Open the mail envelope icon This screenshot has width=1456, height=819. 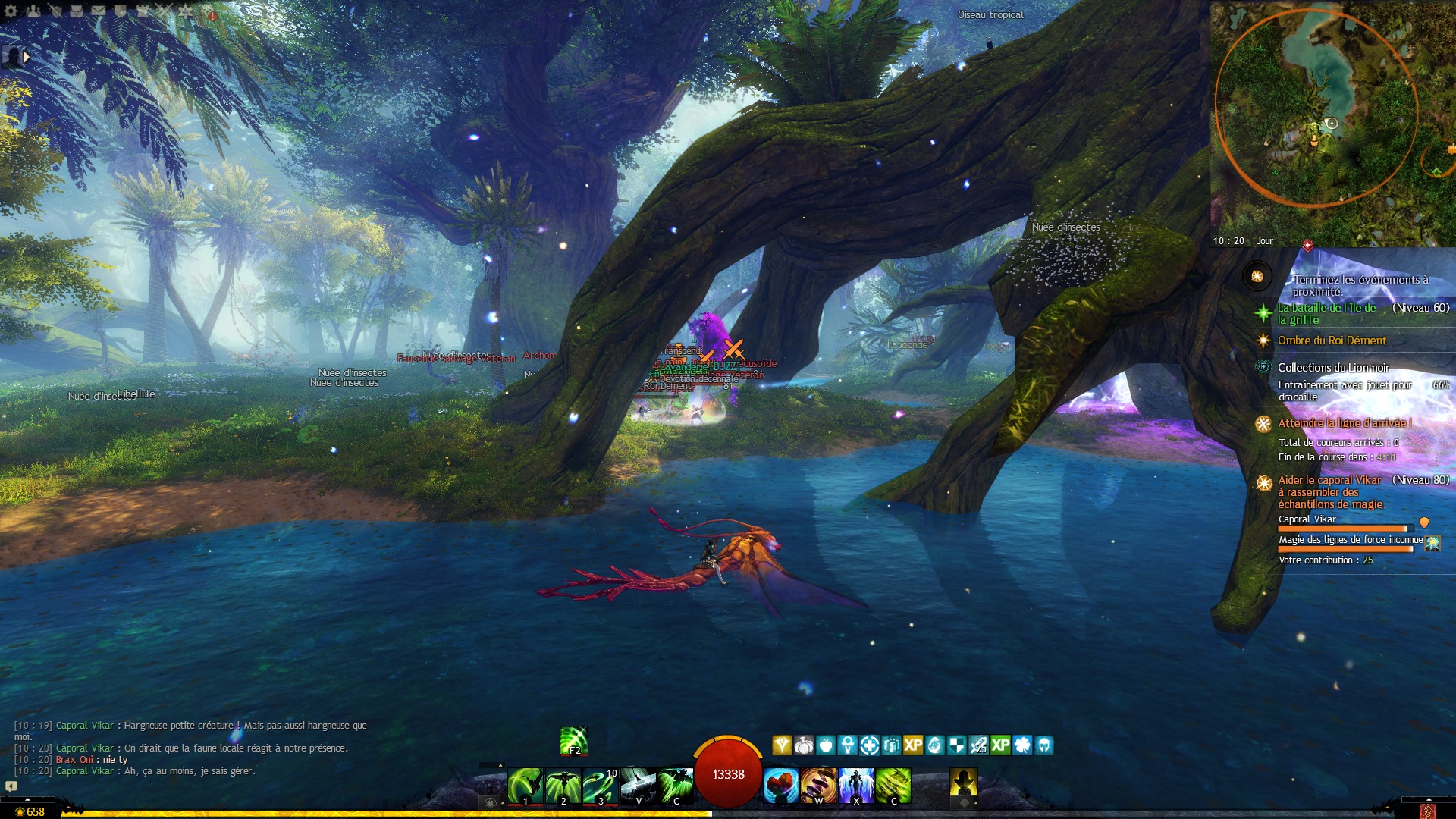[x=99, y=11]
